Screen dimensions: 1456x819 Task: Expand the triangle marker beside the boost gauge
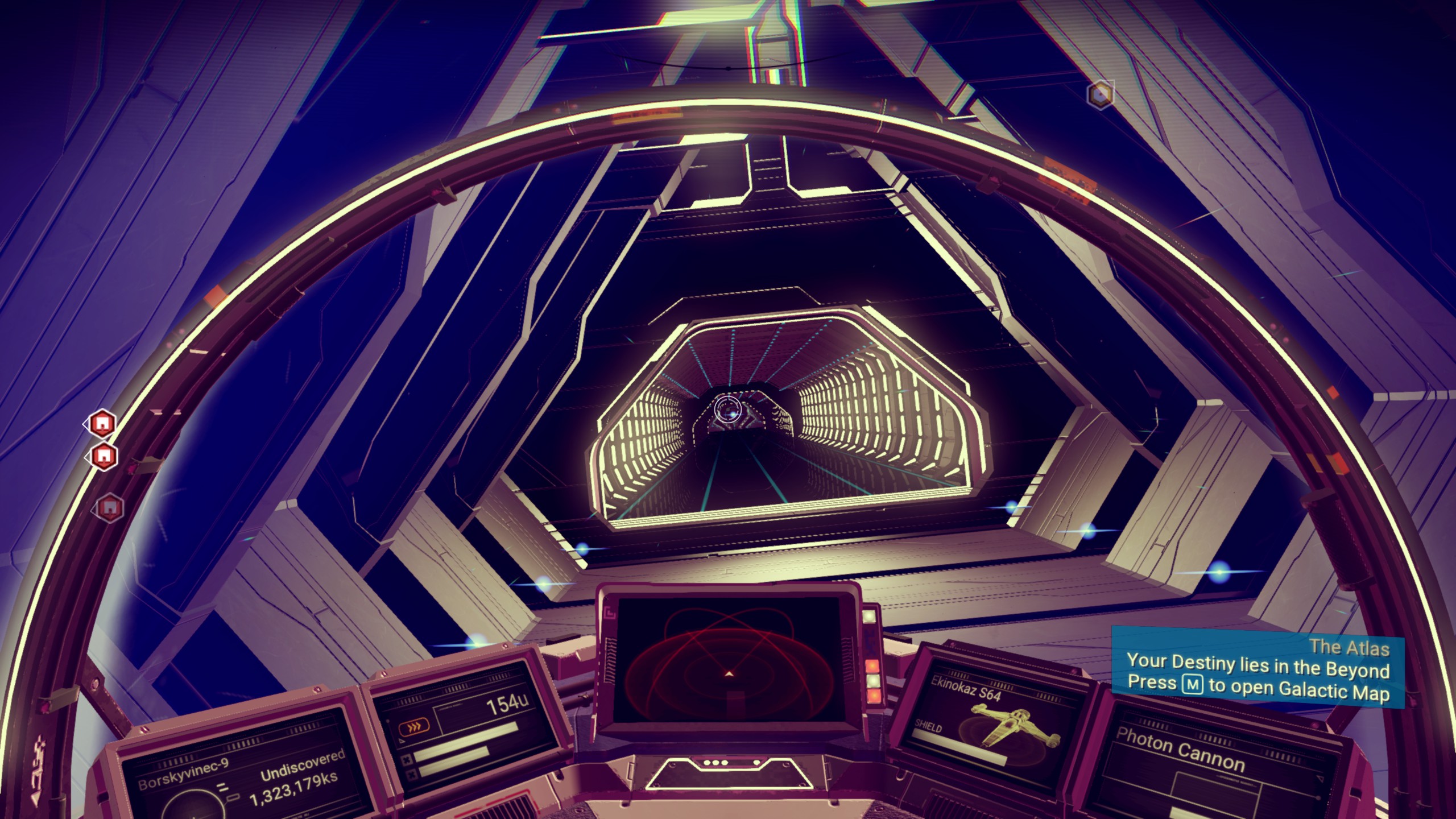click(x=401, y=741)
